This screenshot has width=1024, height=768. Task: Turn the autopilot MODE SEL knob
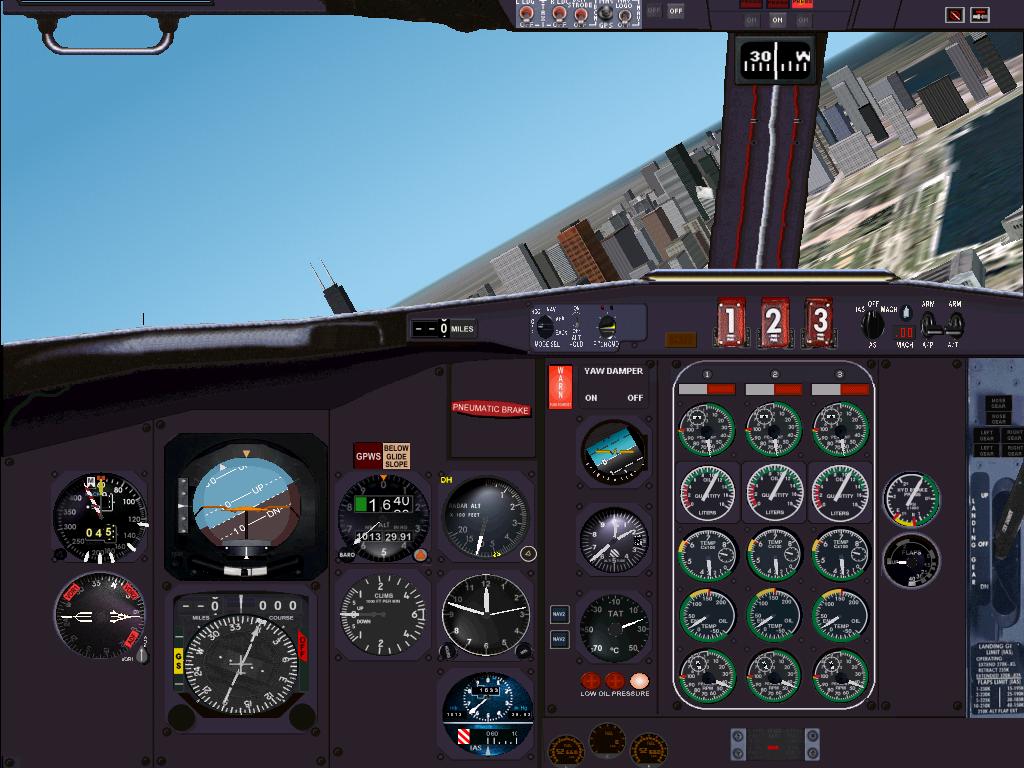pos(545,327)
